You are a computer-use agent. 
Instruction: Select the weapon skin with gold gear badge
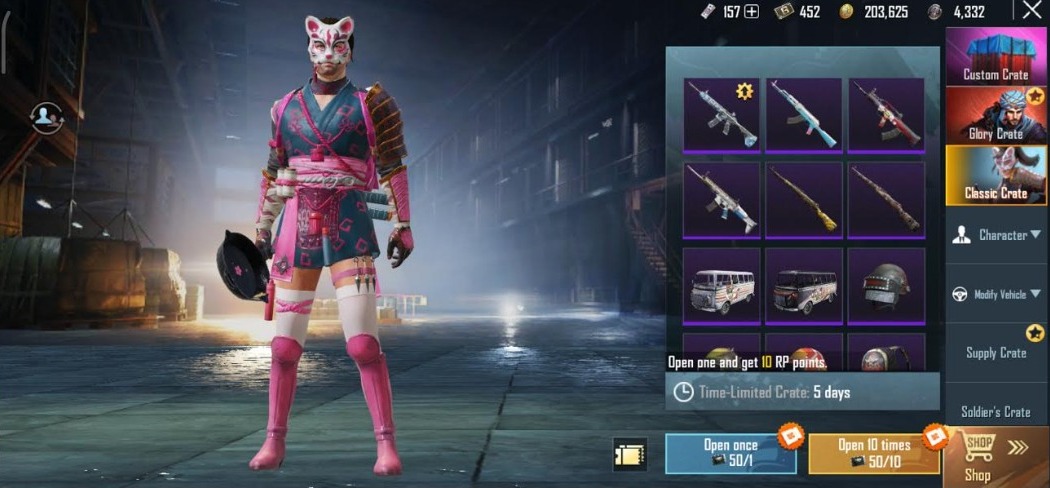pos(721,115)
